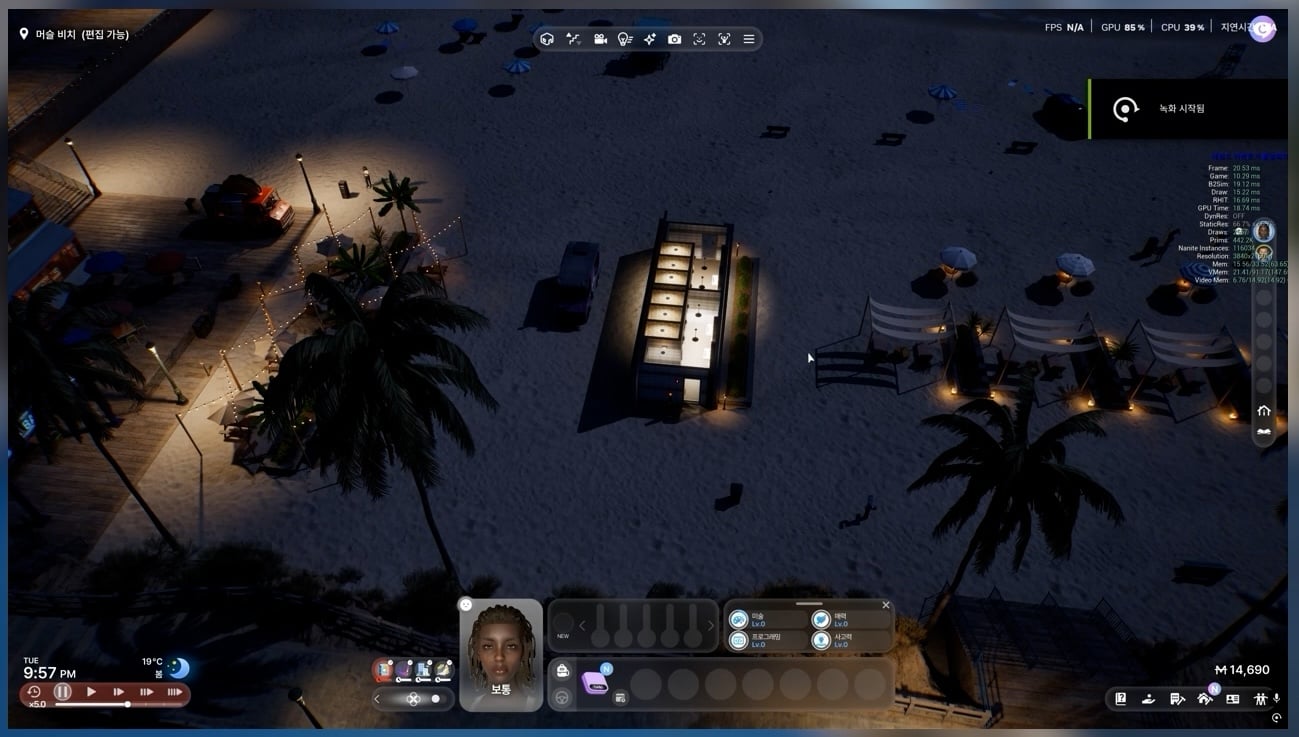Toggle the lightbulb lighting option

pos(625,39)
